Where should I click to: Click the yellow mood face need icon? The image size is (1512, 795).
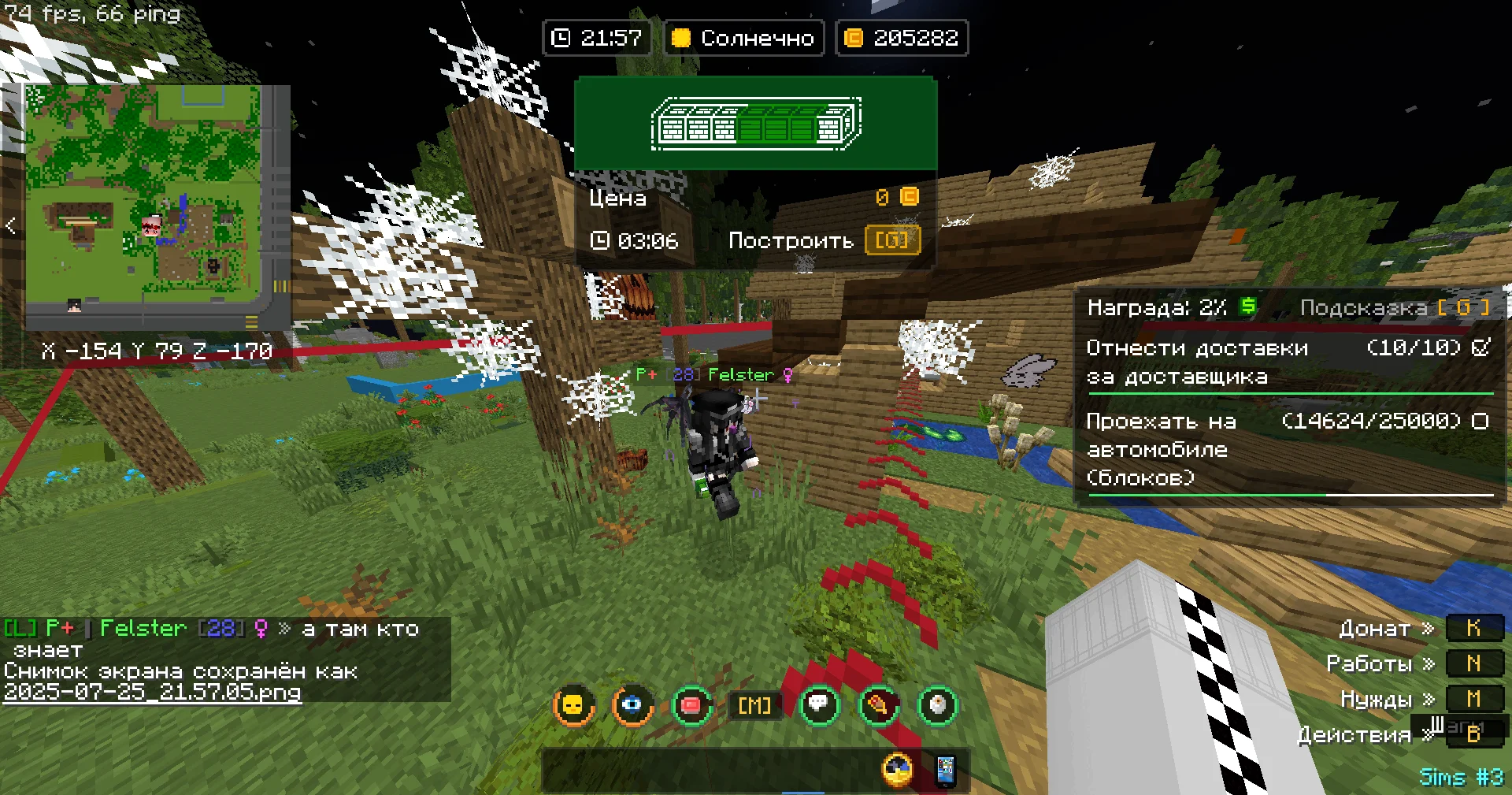pyautogui.click(x=573, y=705)
